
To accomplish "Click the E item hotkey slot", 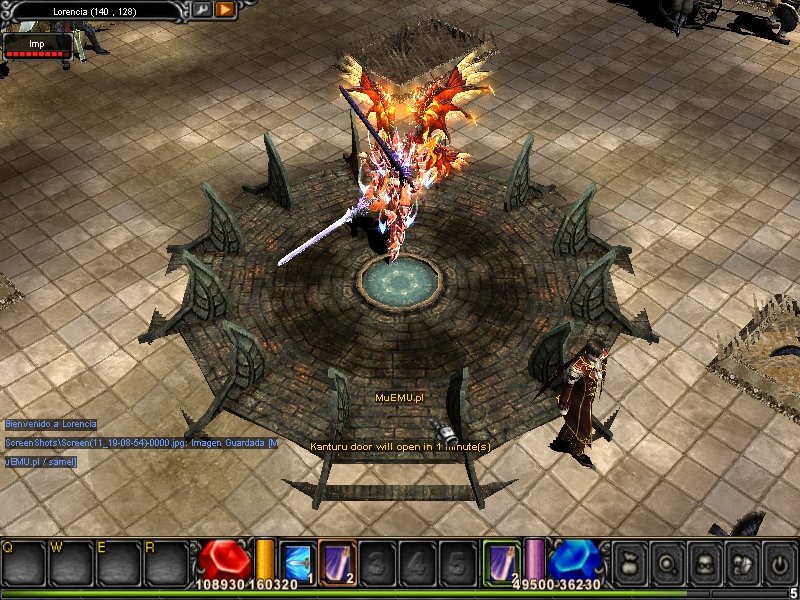I will (x=120, y=562).
